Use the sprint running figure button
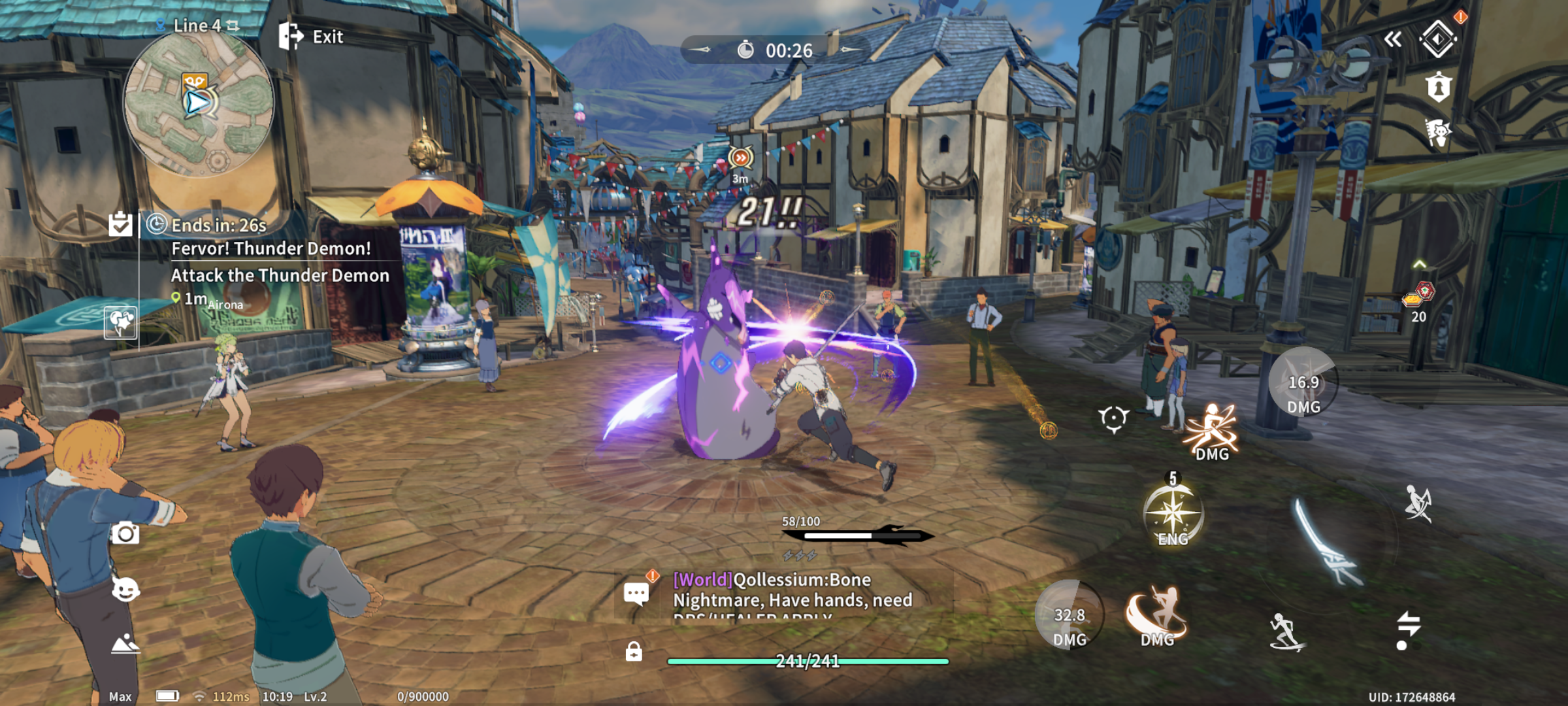 (x=1285, y=631)
